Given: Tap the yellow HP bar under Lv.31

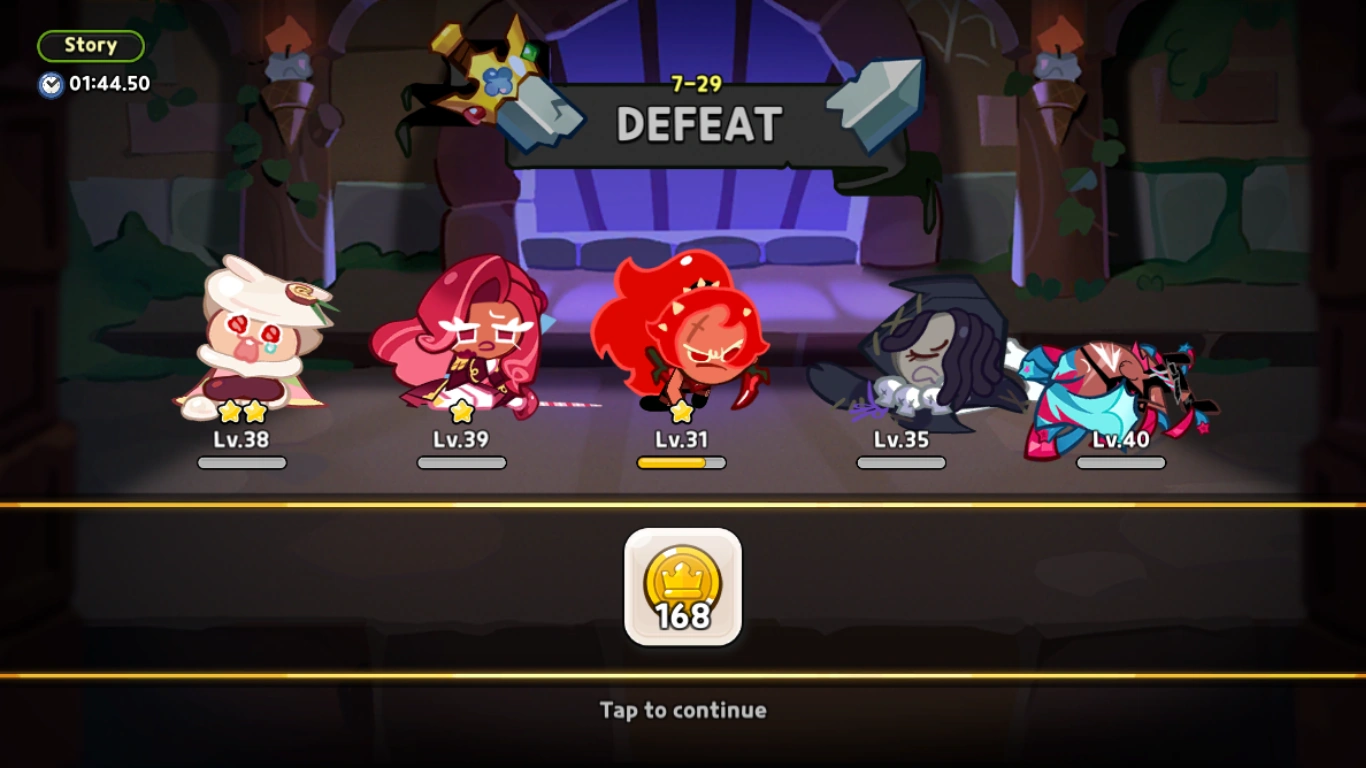Looking at the screenshot, I should pos(681,462).
